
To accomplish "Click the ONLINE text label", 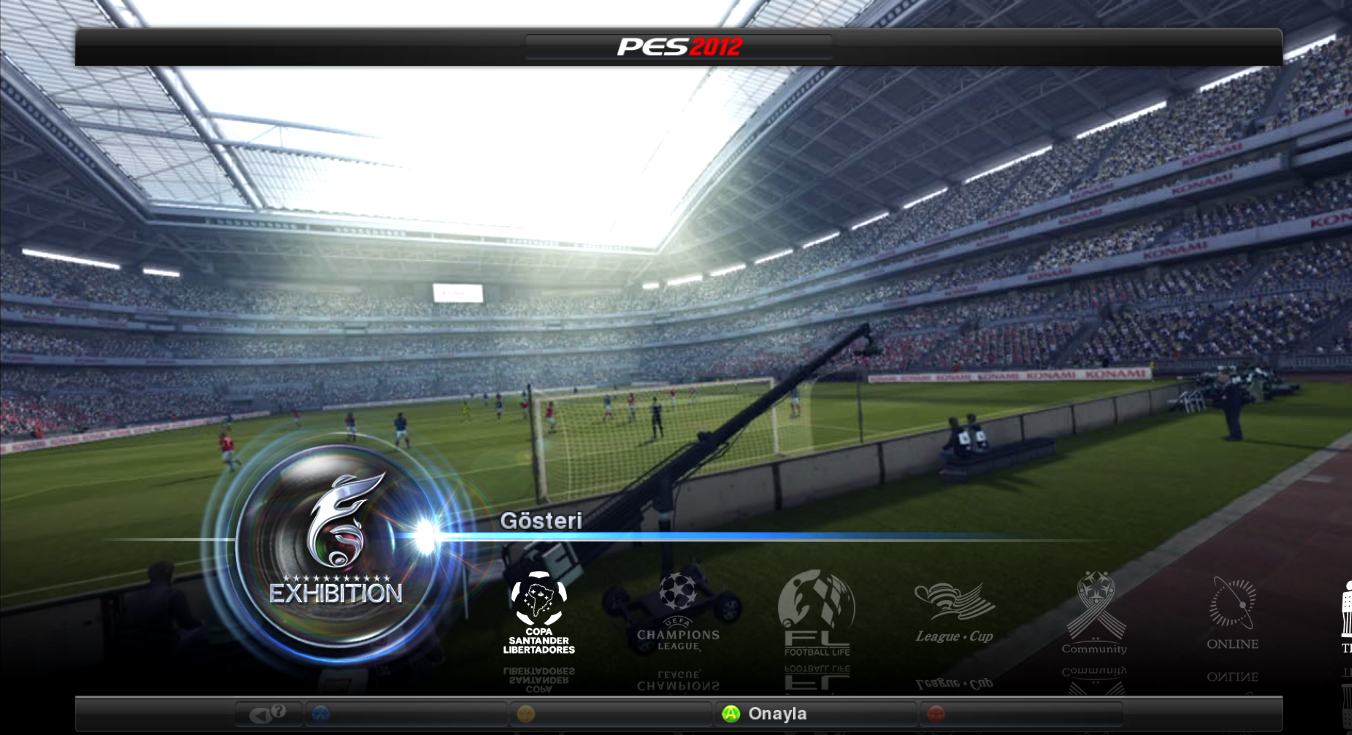I will pos(1232,645).
